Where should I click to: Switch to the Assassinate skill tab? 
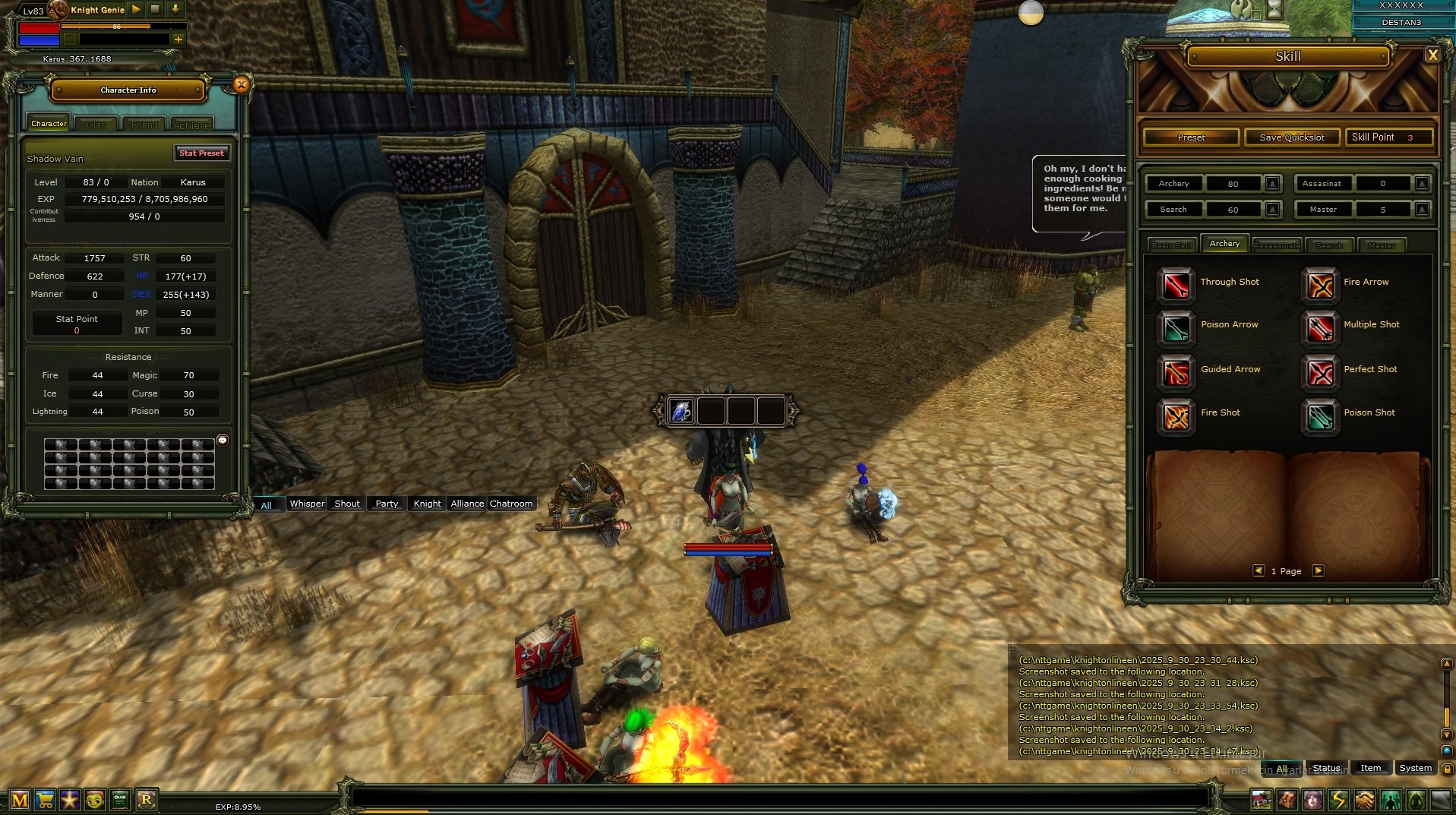1277,245
